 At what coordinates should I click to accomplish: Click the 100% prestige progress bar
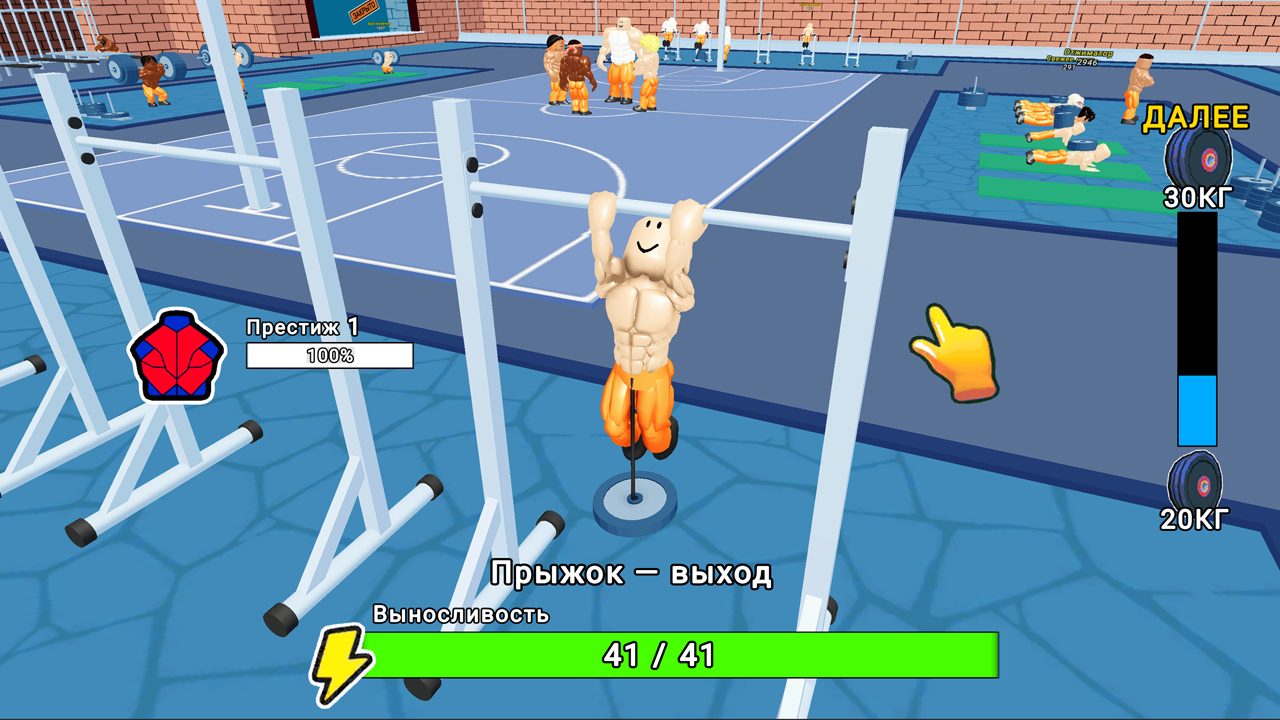pos(330,356)
